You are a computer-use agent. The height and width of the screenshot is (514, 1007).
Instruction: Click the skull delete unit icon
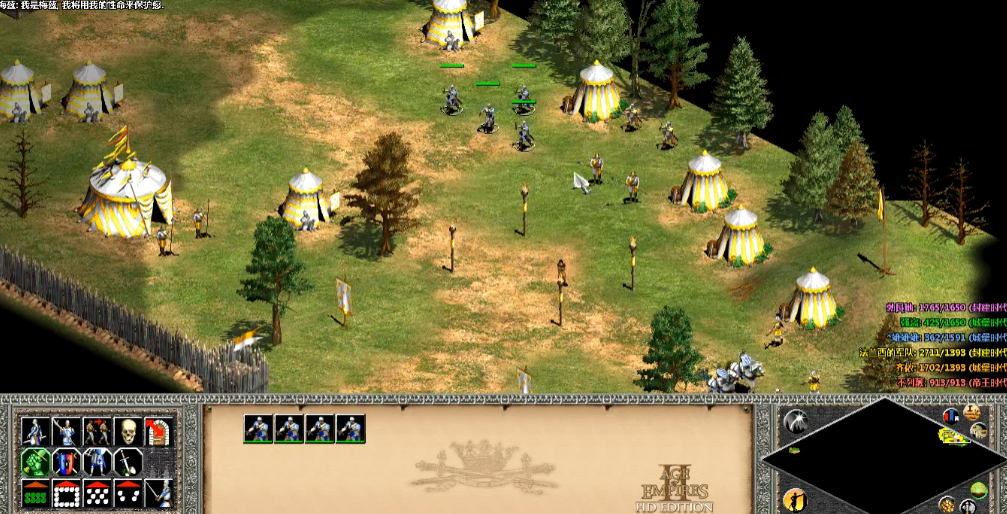128,432
